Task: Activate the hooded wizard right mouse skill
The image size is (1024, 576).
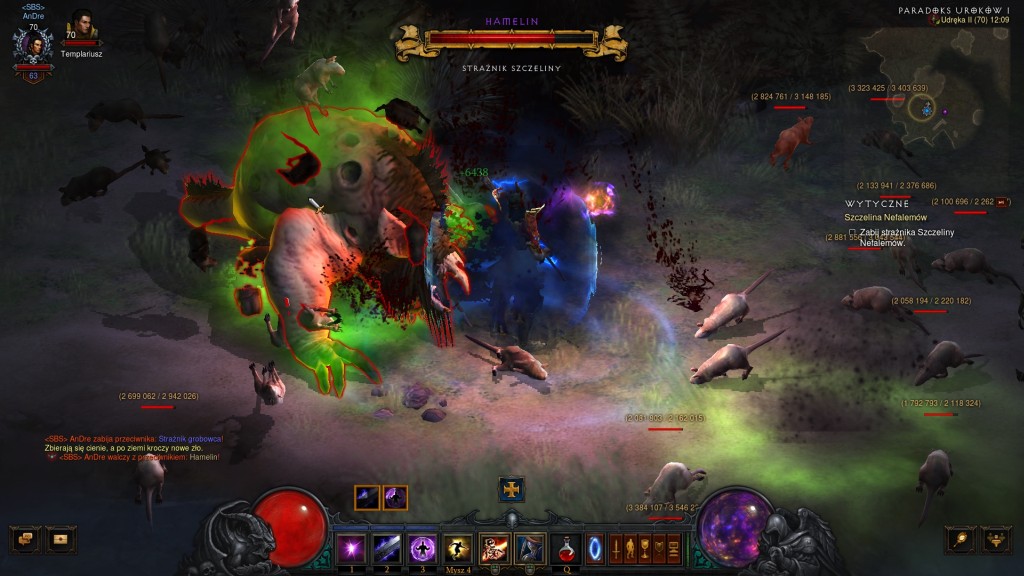Action: point(529,548)
